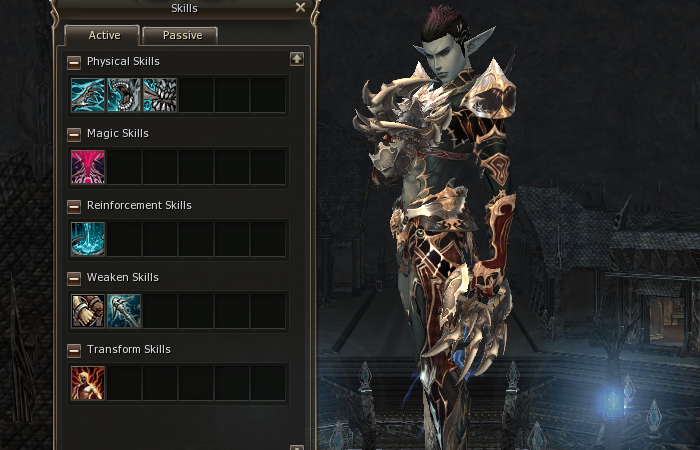Collapse the Physical Skills section
700x450 pixels.
click(x=74, y=62)
